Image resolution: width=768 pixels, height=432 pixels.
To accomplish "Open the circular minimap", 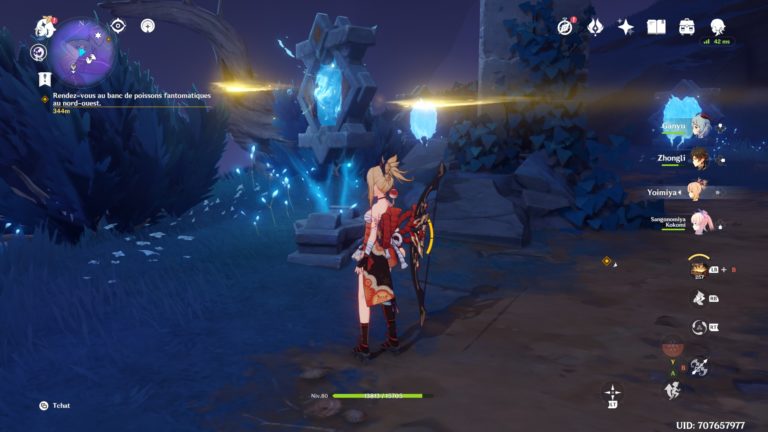I will tap(84, 51).
